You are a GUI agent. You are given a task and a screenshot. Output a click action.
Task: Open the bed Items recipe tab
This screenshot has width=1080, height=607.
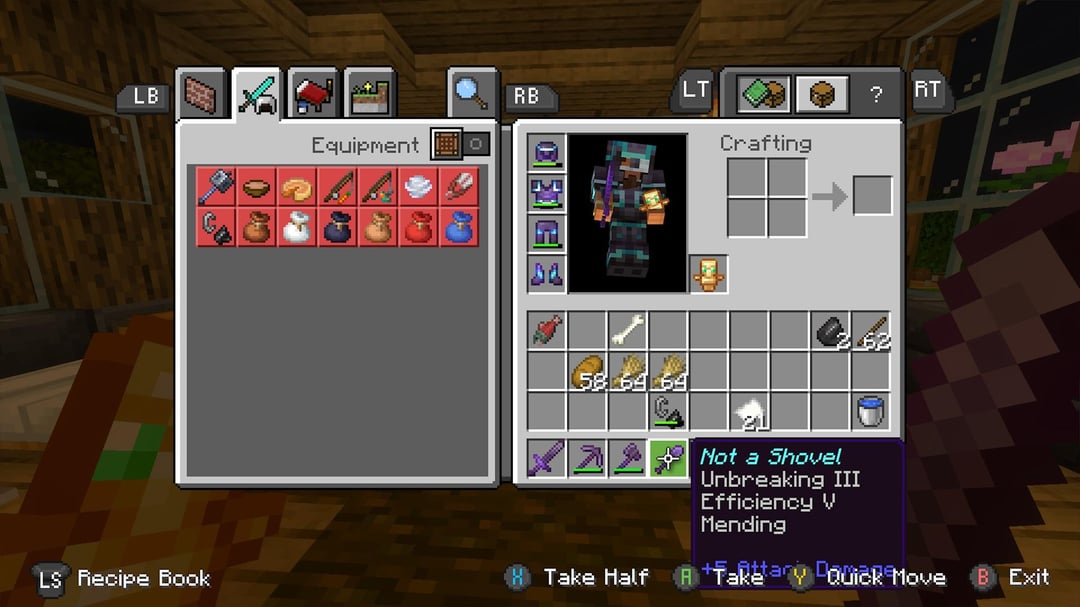pyautogui.click(x=314, y=96)
